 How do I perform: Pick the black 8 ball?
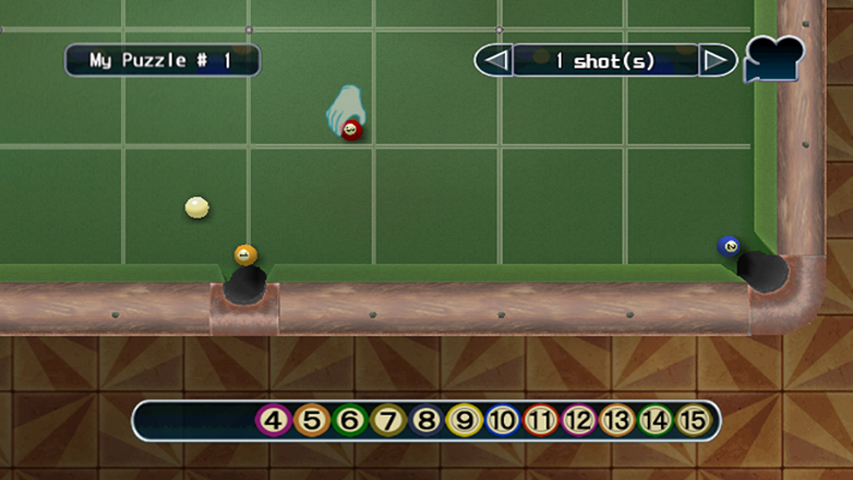pyautogui.click(x=426, y=421)
